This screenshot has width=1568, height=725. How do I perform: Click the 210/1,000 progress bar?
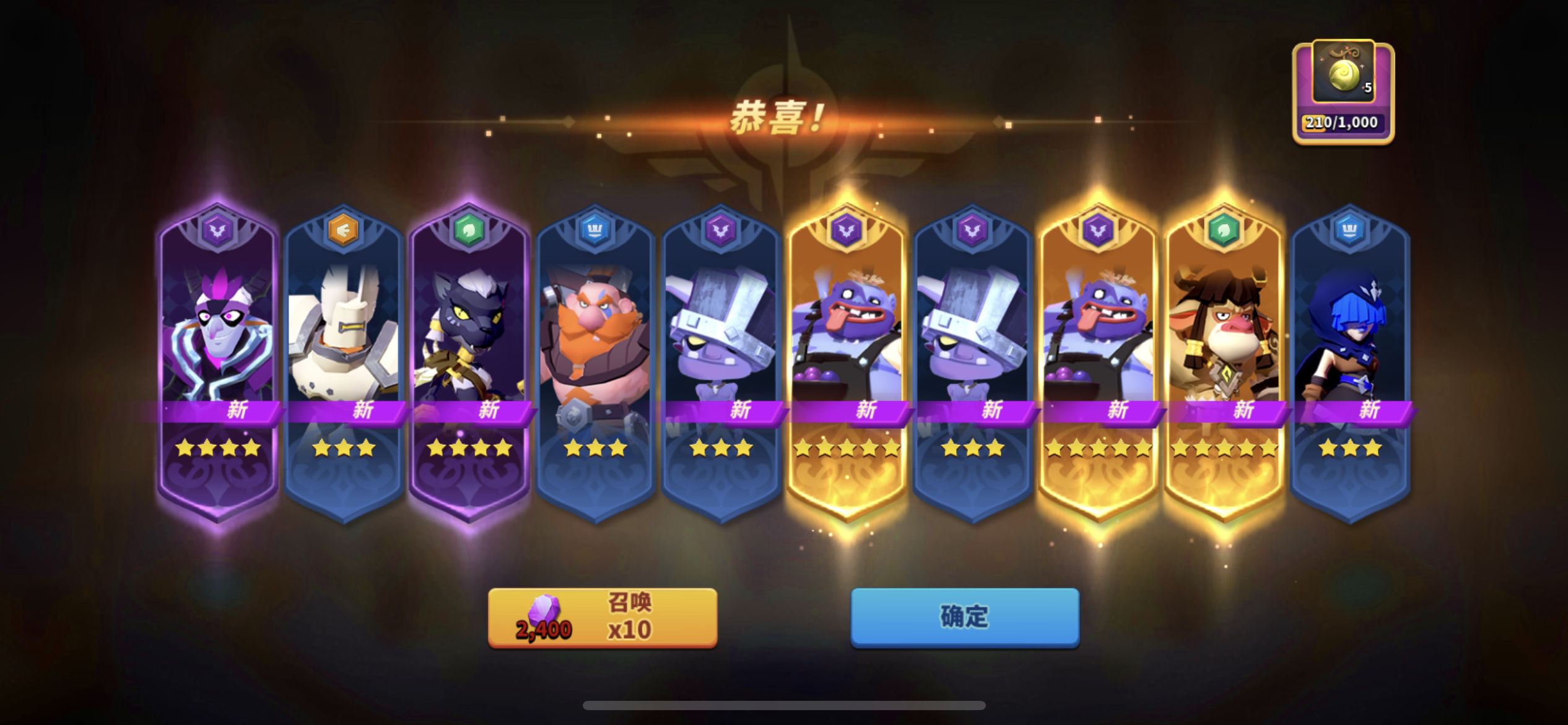[1341, 122]
